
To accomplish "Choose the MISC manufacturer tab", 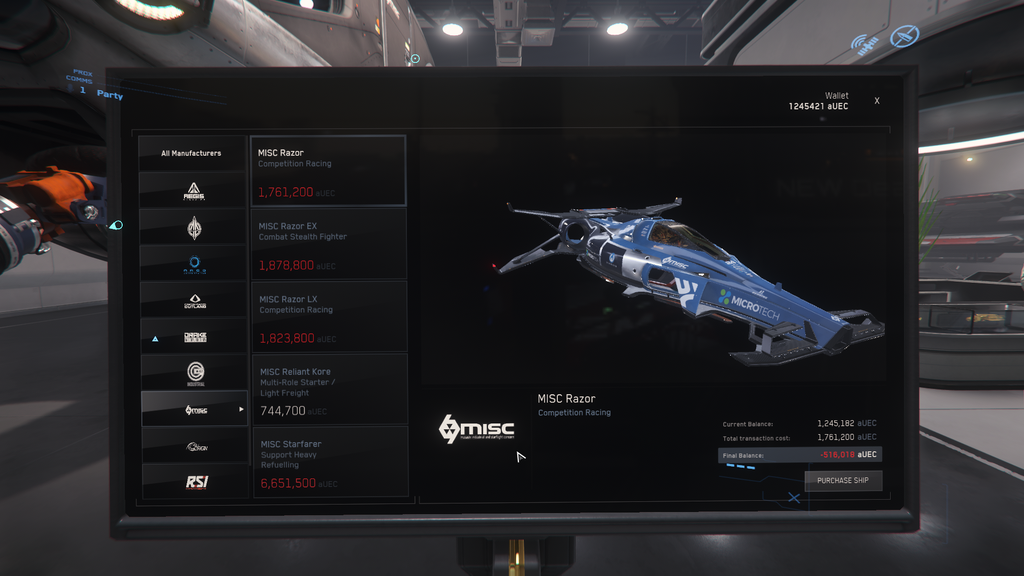I will (x=194, y=409).
